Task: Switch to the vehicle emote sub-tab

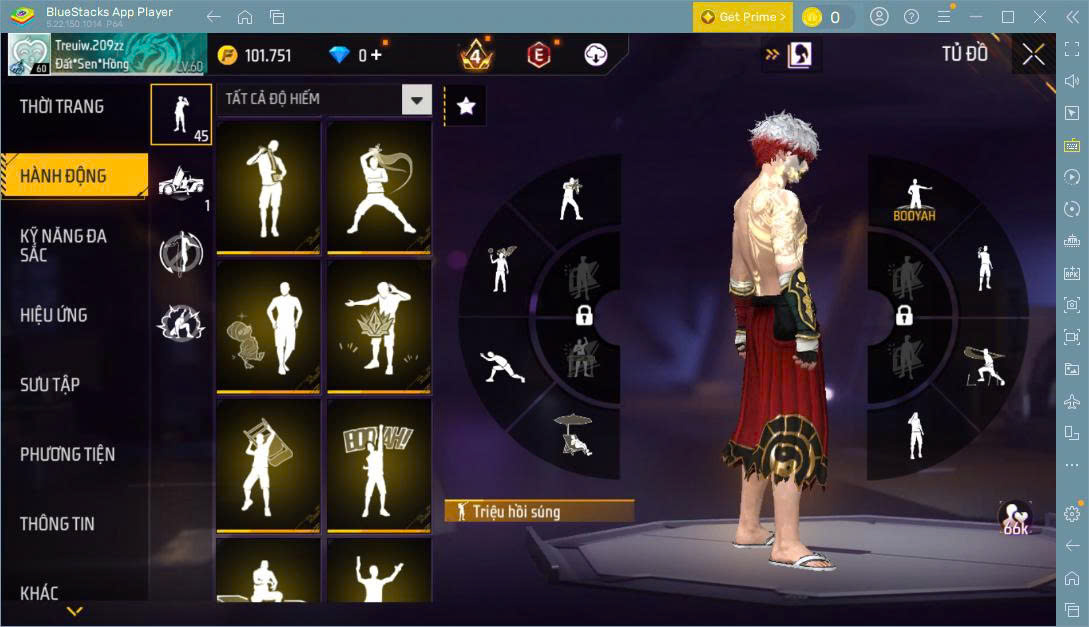Action: click(181, 184)
